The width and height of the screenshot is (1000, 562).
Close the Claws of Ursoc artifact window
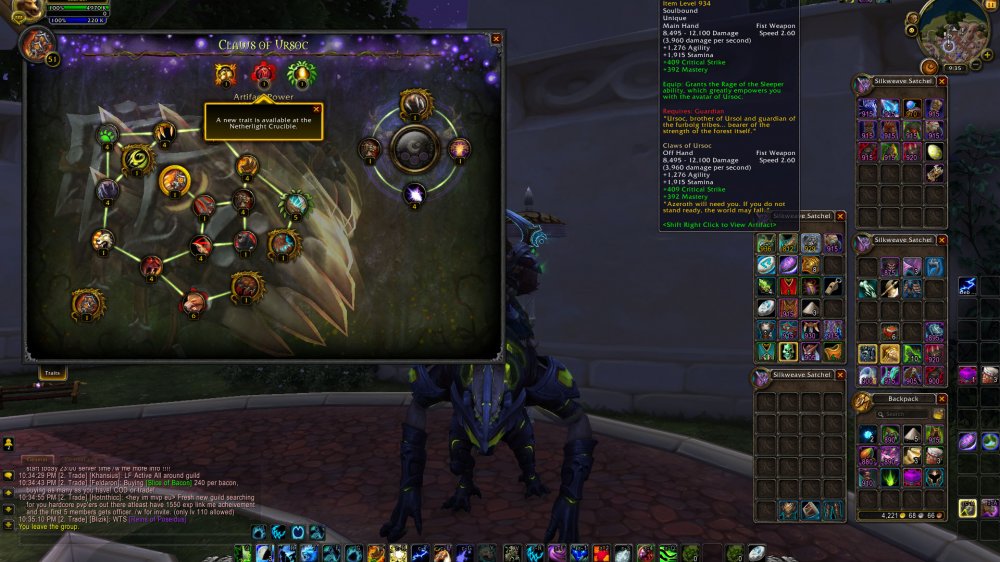[496, 39]
